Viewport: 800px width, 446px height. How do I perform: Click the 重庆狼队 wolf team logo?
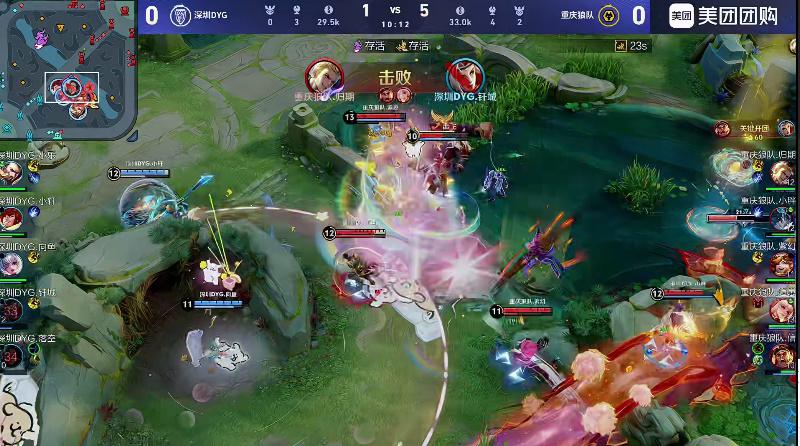tap(610, 15)
